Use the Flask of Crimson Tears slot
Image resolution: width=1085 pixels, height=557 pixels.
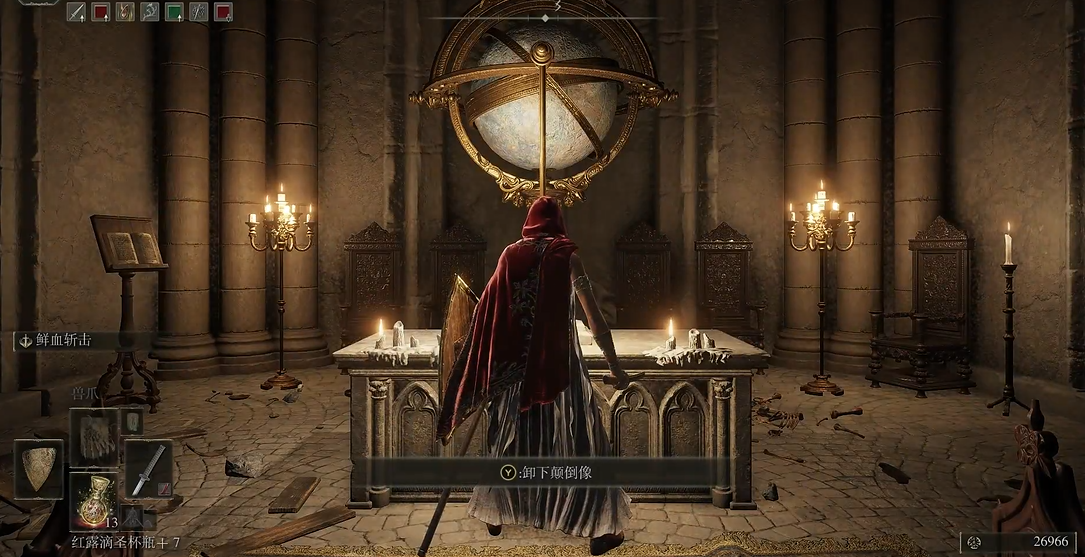(94, 495)
